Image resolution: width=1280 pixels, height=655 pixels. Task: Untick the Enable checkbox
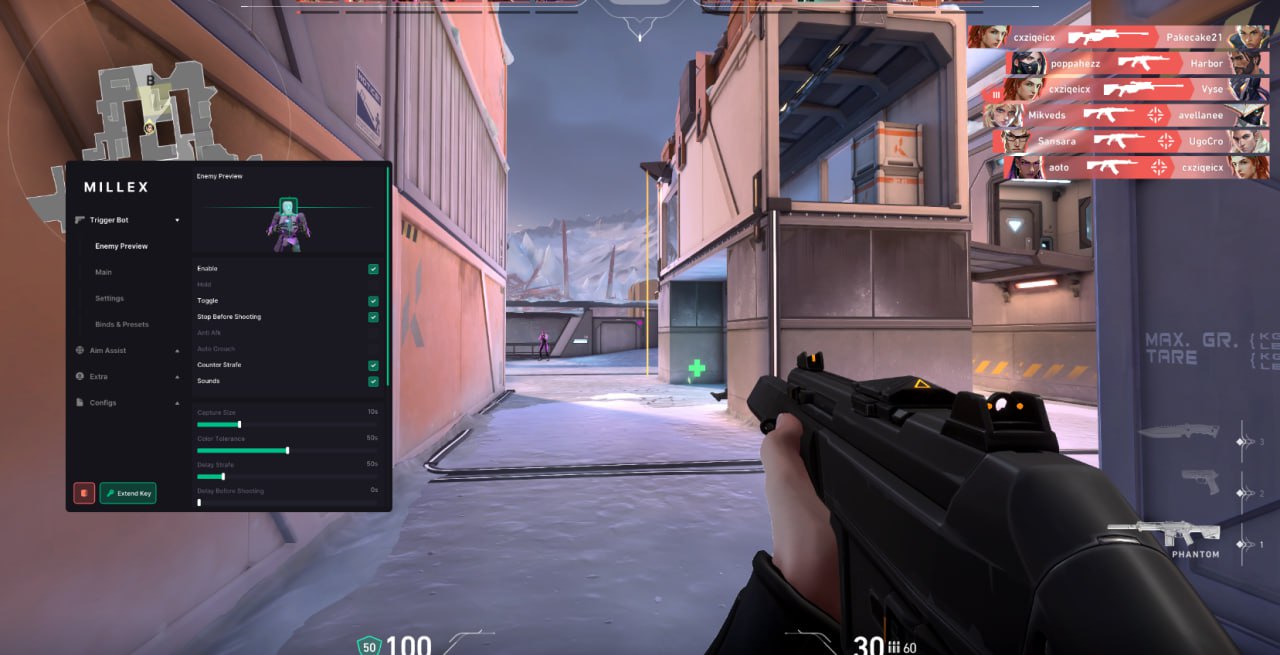(x=373, y=269)
